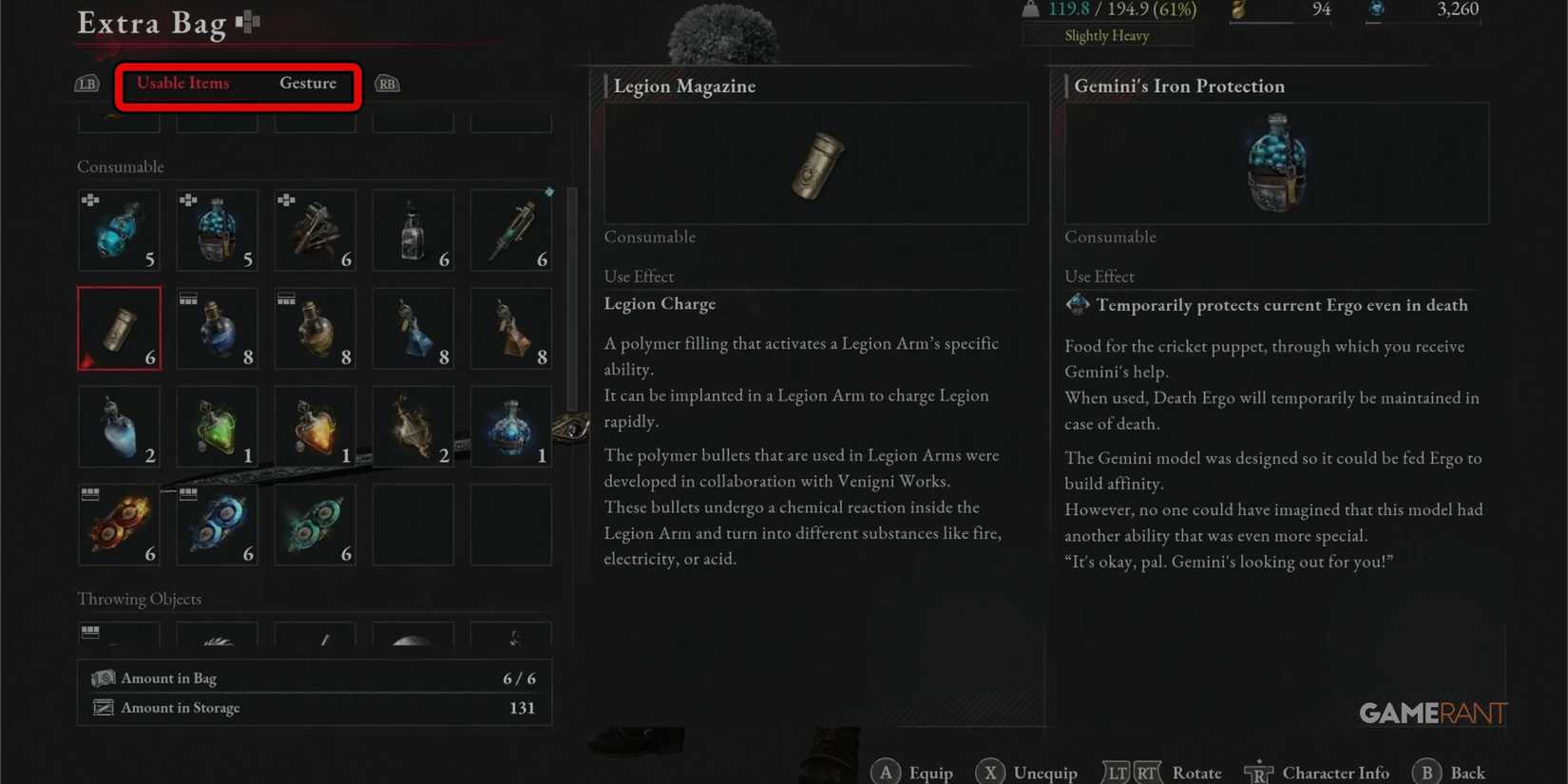This screenshot has height=784, width=1568.
Task: Select the blue Pulse Cell consumable
Action: [119, 230]
